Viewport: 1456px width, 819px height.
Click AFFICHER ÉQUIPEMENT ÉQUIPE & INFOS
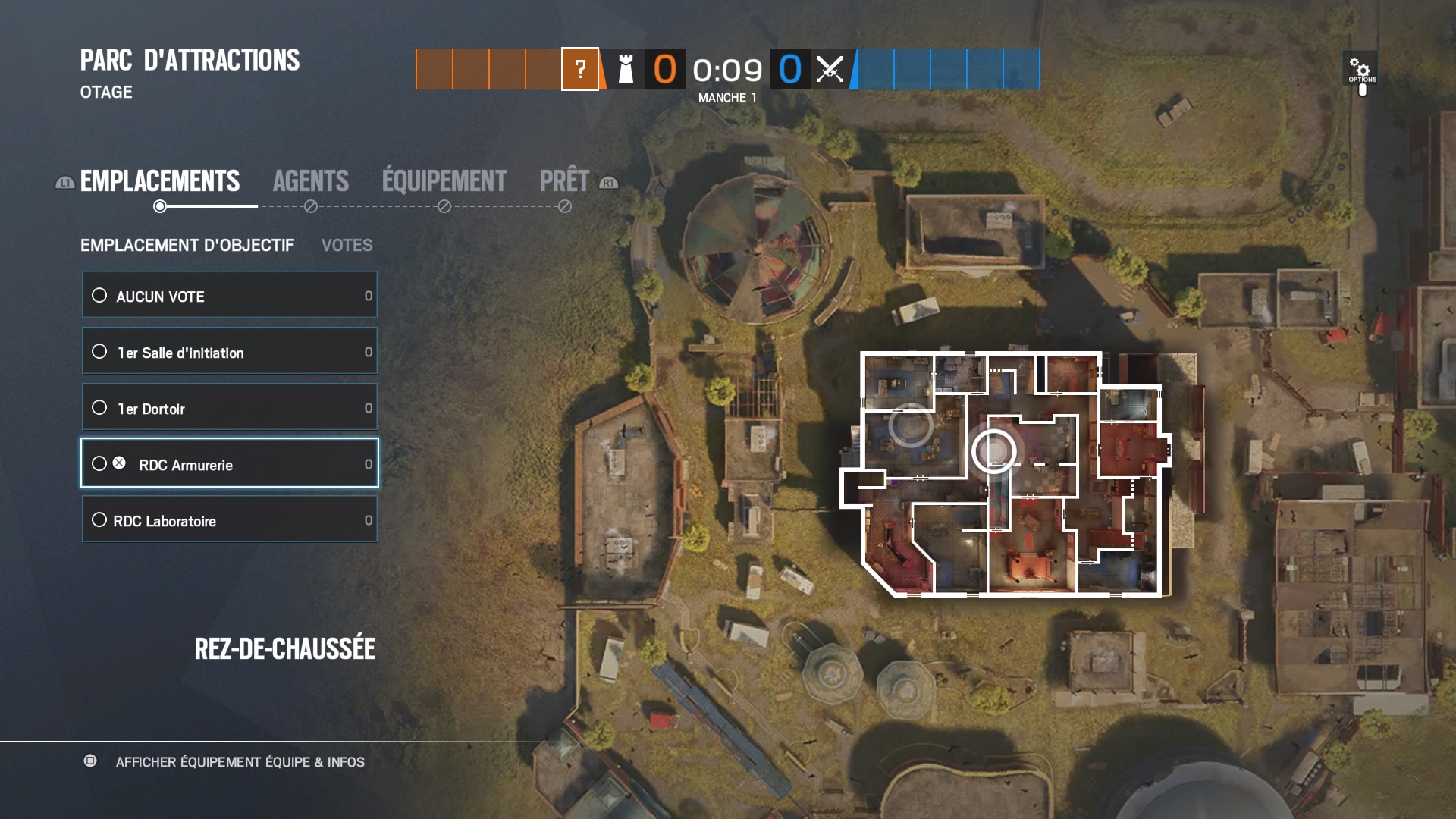[240, 762]
